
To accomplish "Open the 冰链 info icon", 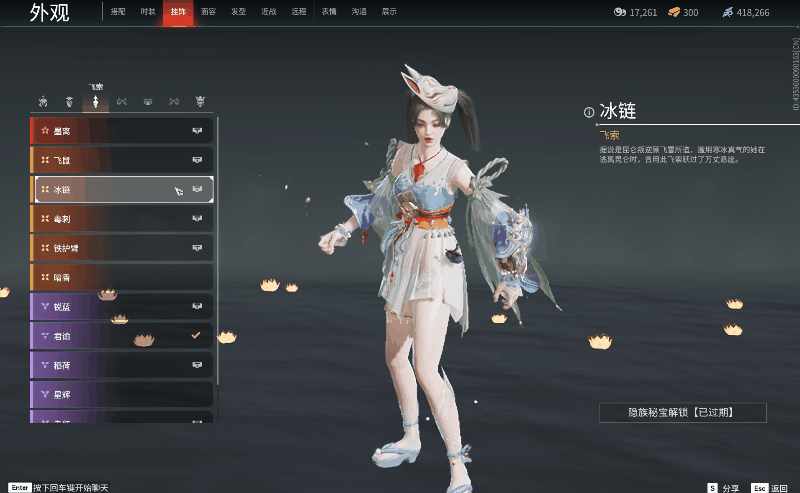I will pos(590,112).
